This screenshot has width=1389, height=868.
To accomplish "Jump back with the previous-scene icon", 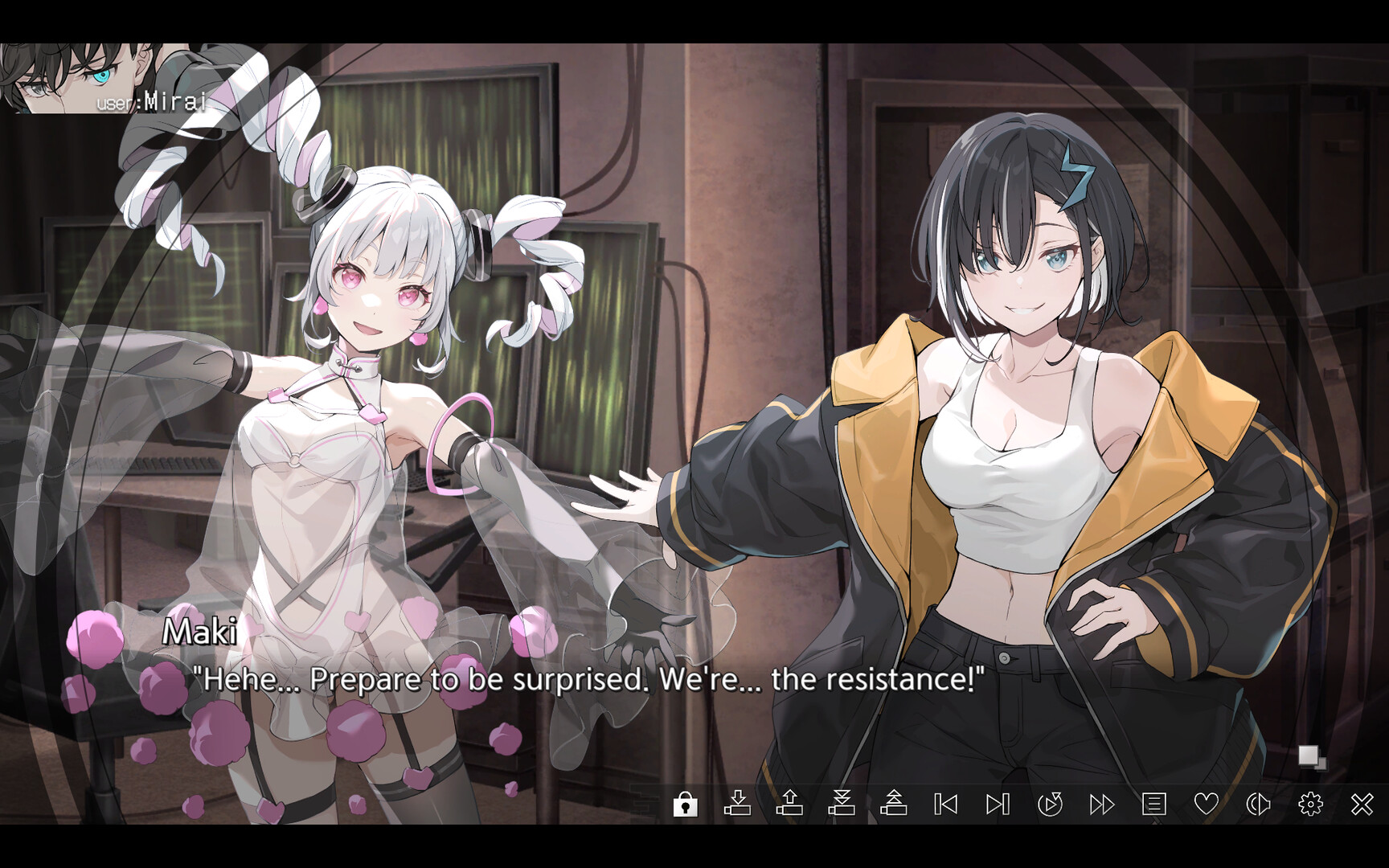I will click(x=945, y=802).
